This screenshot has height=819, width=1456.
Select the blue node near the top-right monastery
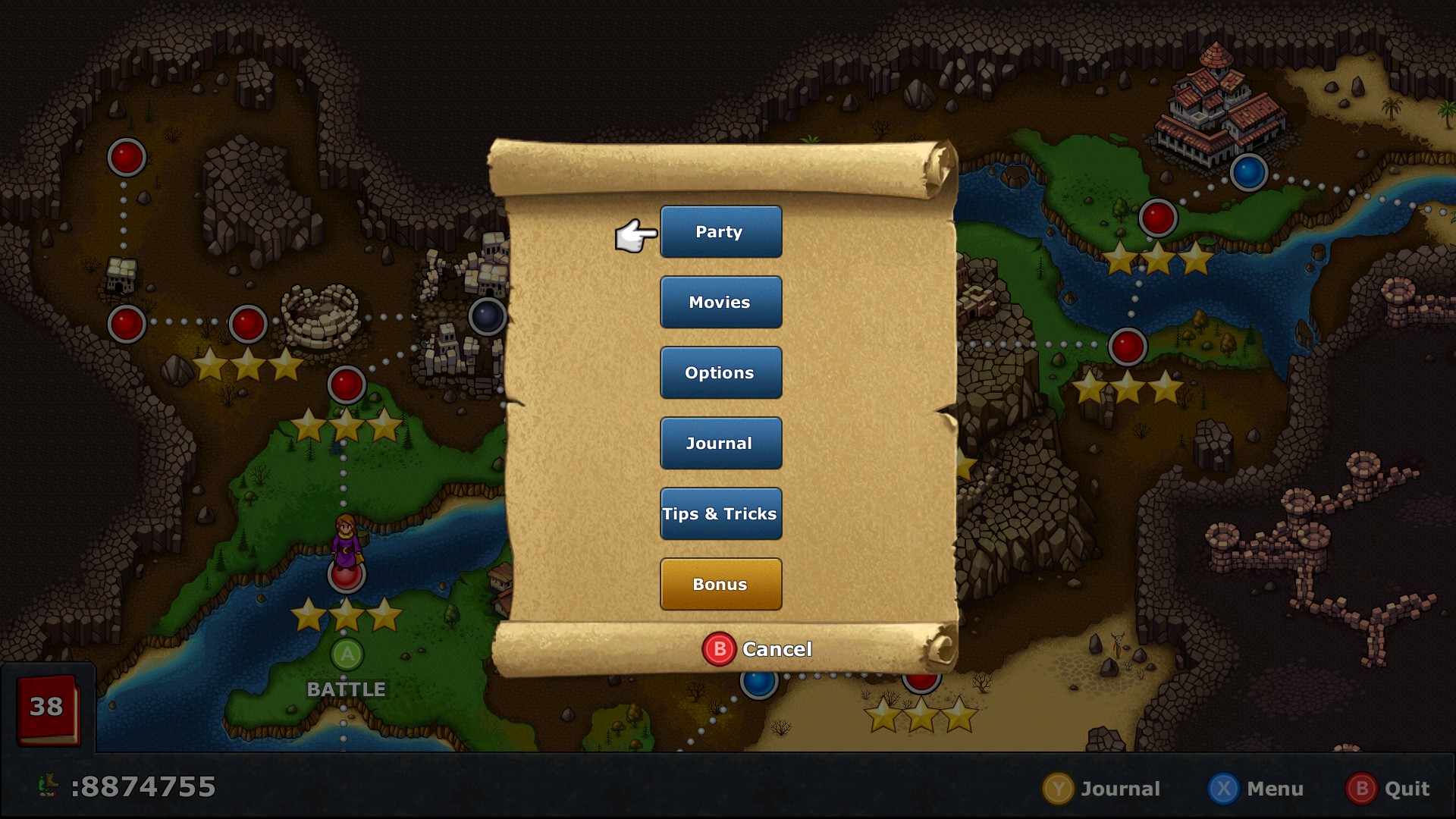coord(1248,173)
